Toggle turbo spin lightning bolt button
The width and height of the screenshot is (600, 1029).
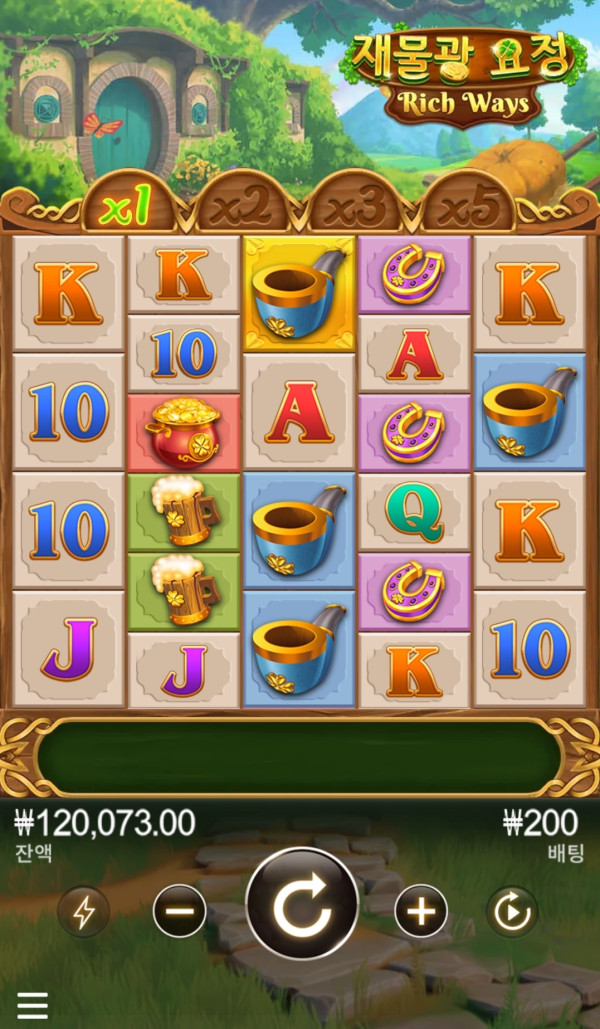click(x=84, y=911)
